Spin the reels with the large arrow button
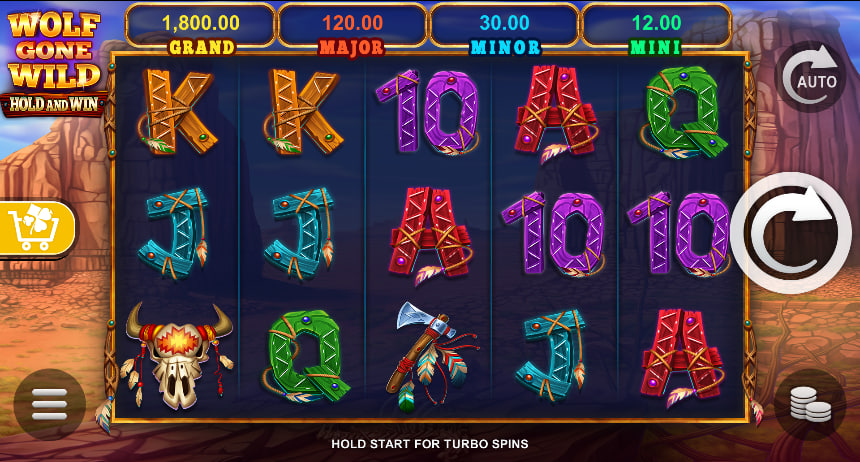 pyautogui.click(x=791, y=234)
